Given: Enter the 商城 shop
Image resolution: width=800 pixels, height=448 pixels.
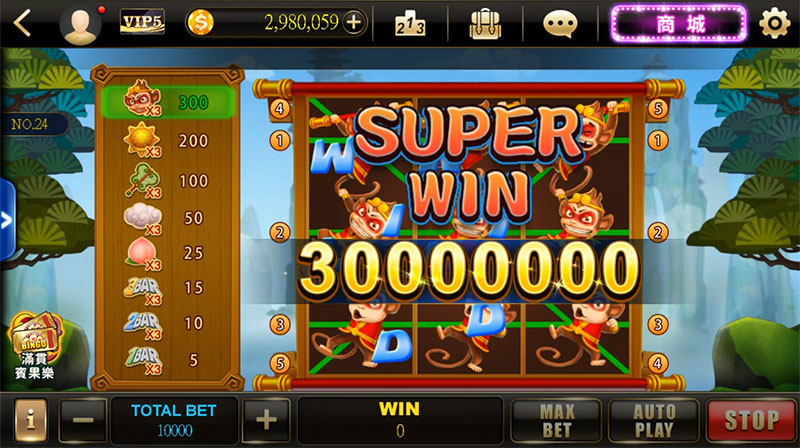Looking at the screenshot, I should coord(678,22).
